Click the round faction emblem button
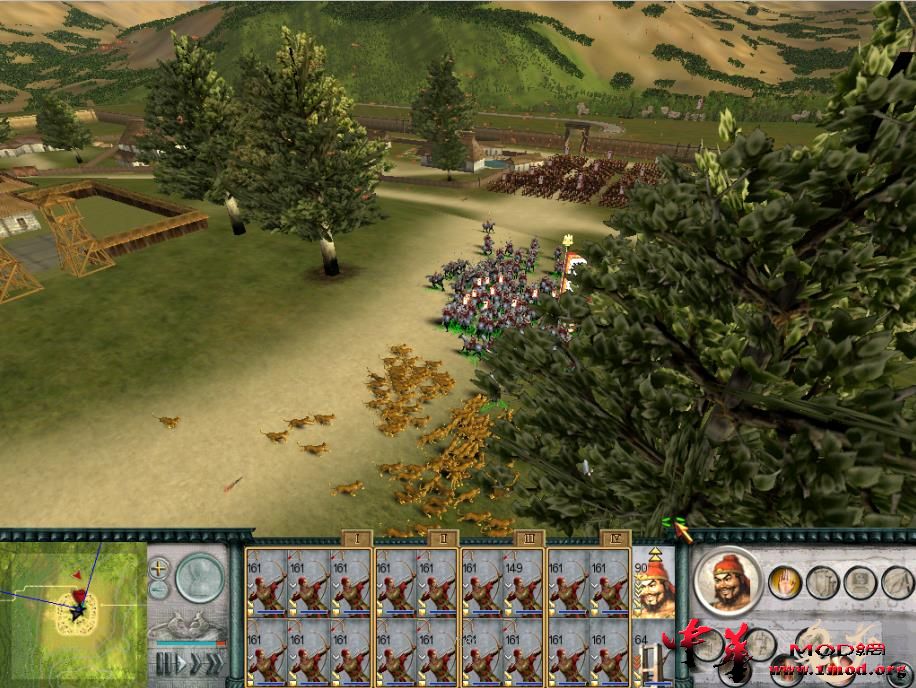This screenshot has height=688, width=916. (200, 577)
